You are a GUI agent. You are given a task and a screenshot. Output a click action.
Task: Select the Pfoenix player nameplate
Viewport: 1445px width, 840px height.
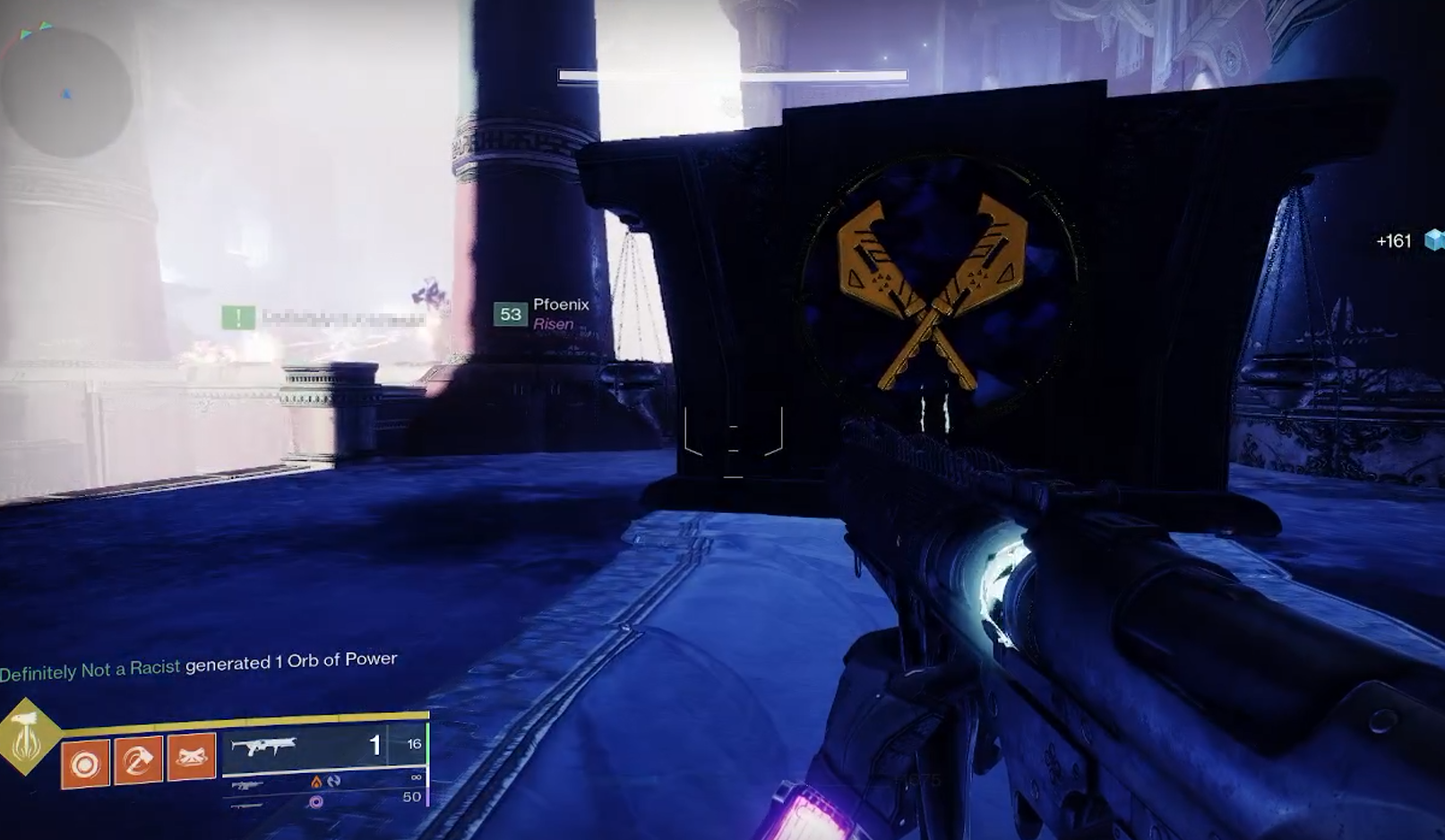tap(542, 314)
